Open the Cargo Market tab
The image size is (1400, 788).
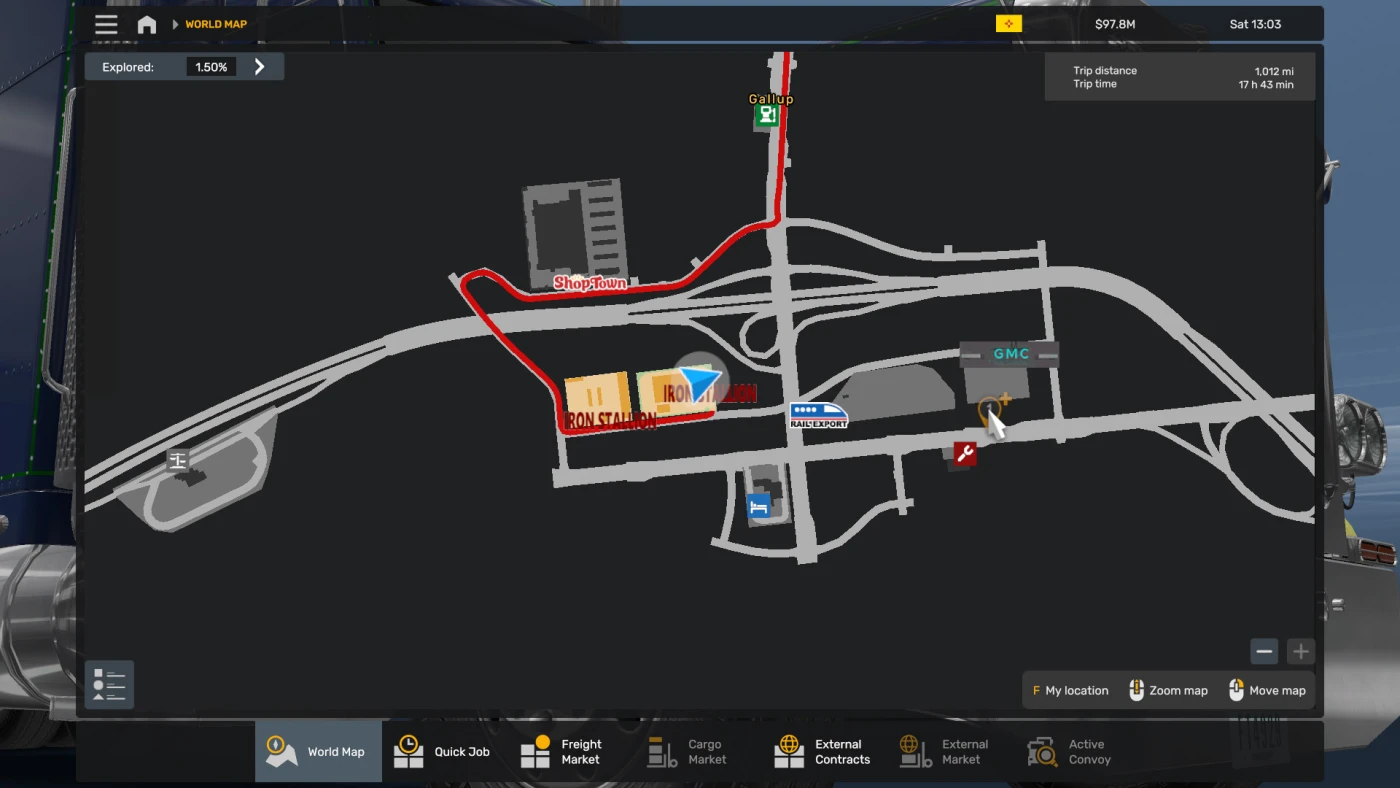click(690, 750)
